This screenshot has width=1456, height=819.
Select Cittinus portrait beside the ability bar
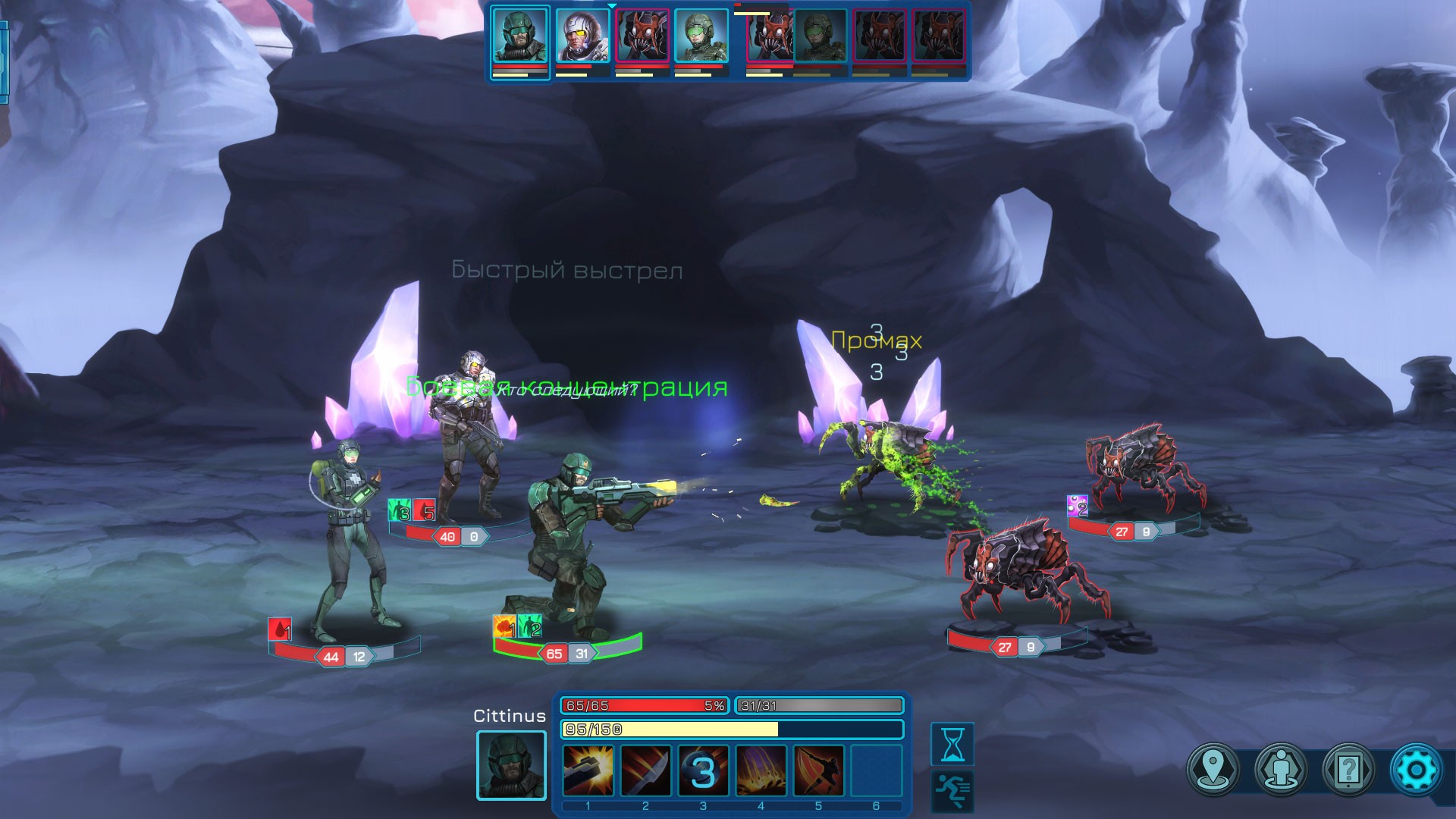[x=511, y=765]
